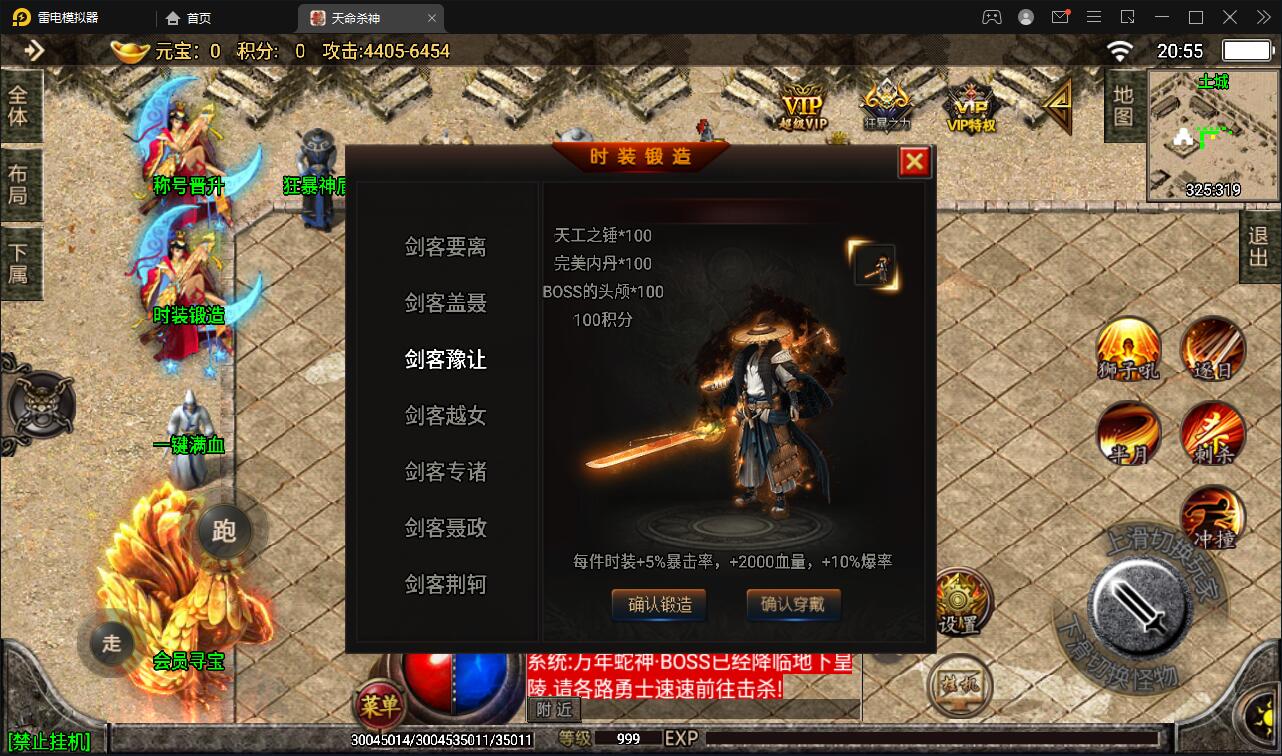Open the 超级VIP panel icon
Screen dimensions: 1282x756
click(803, 103)
